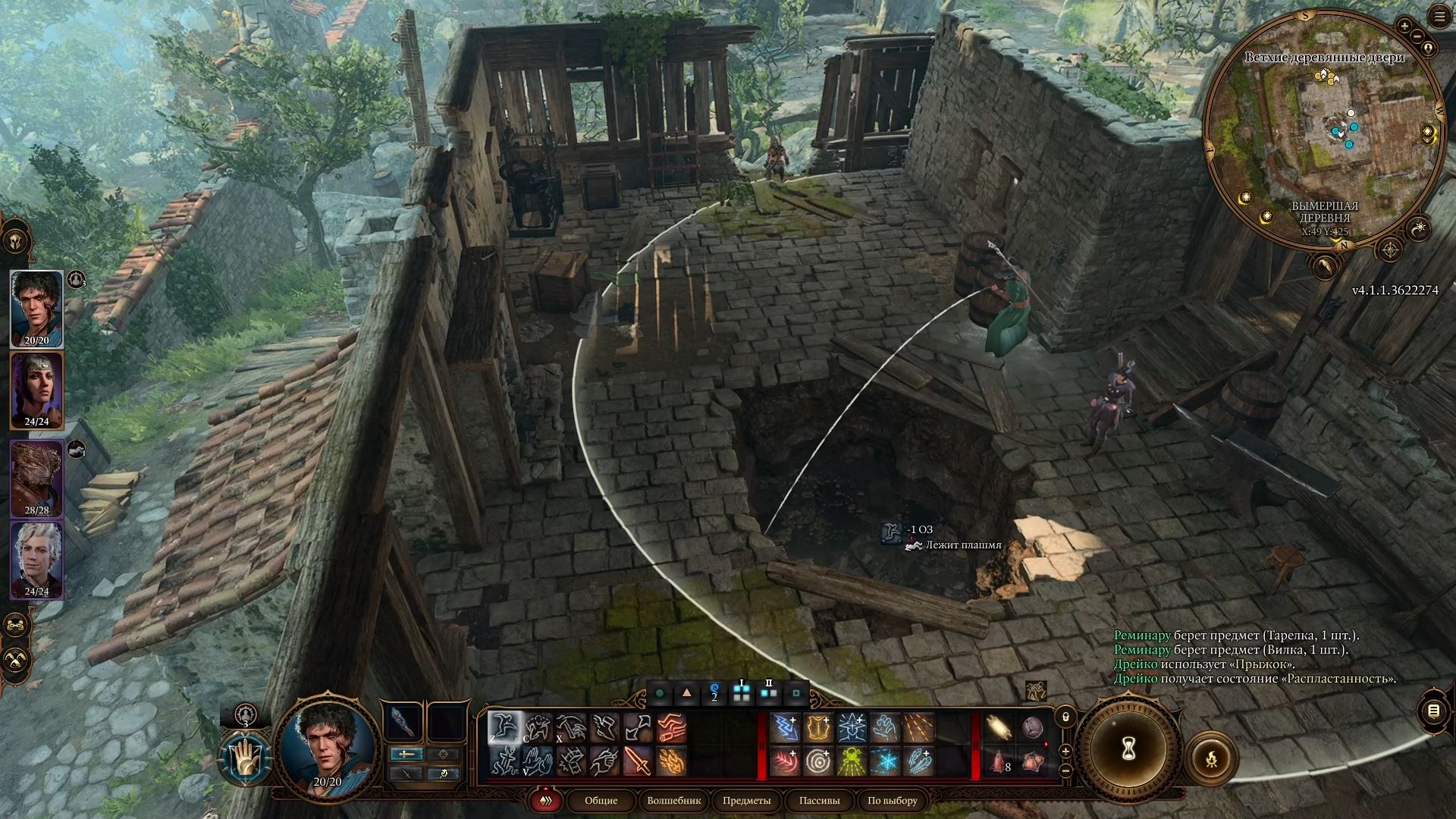Toggle the hotbar lock padlock
The image size is (1456, 819).
coord(1065,716)
